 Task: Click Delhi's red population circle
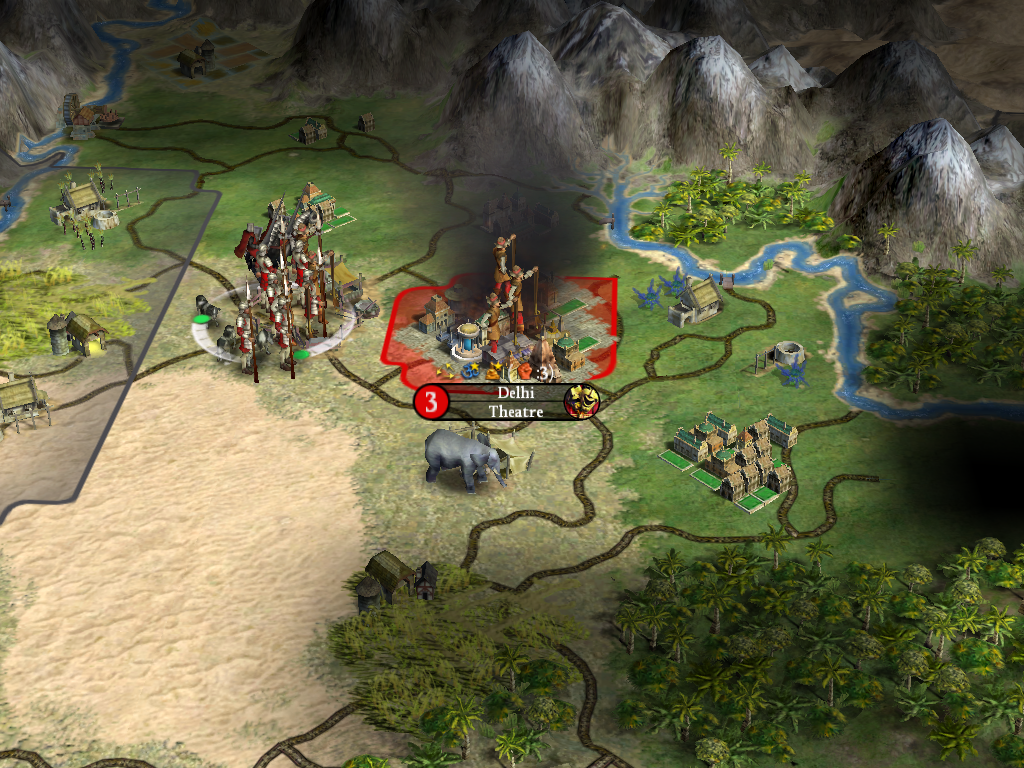tap(431, 403)
